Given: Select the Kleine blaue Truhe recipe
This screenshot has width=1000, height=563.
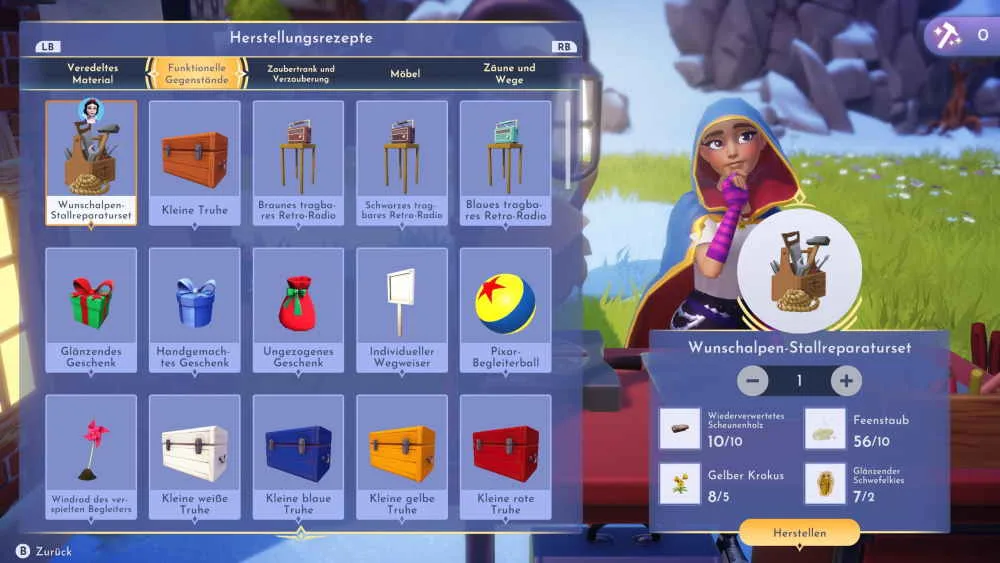Looking at the screenshot, I should [x=298, y=457].
